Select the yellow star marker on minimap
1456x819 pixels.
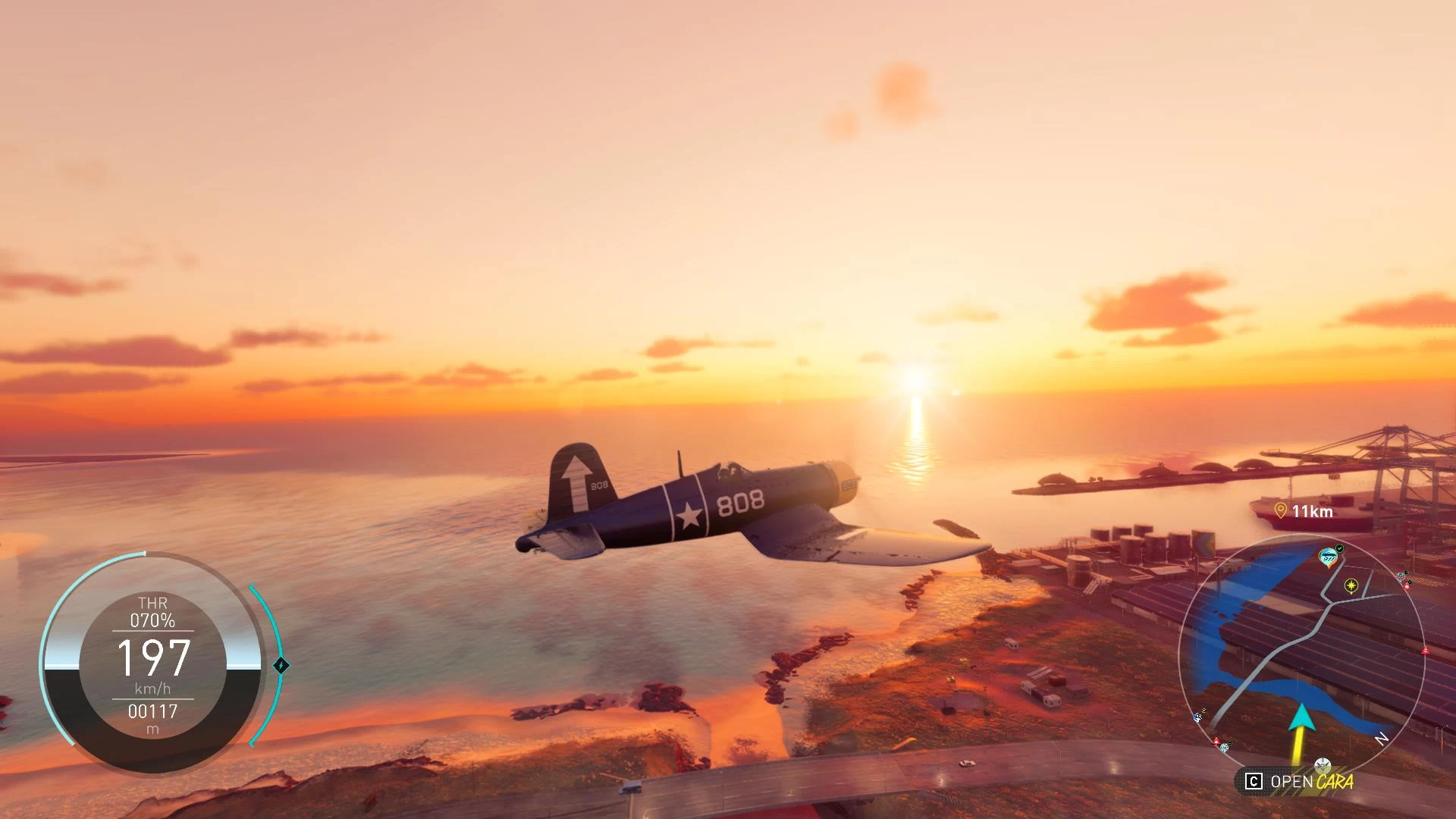[1351, 585]
